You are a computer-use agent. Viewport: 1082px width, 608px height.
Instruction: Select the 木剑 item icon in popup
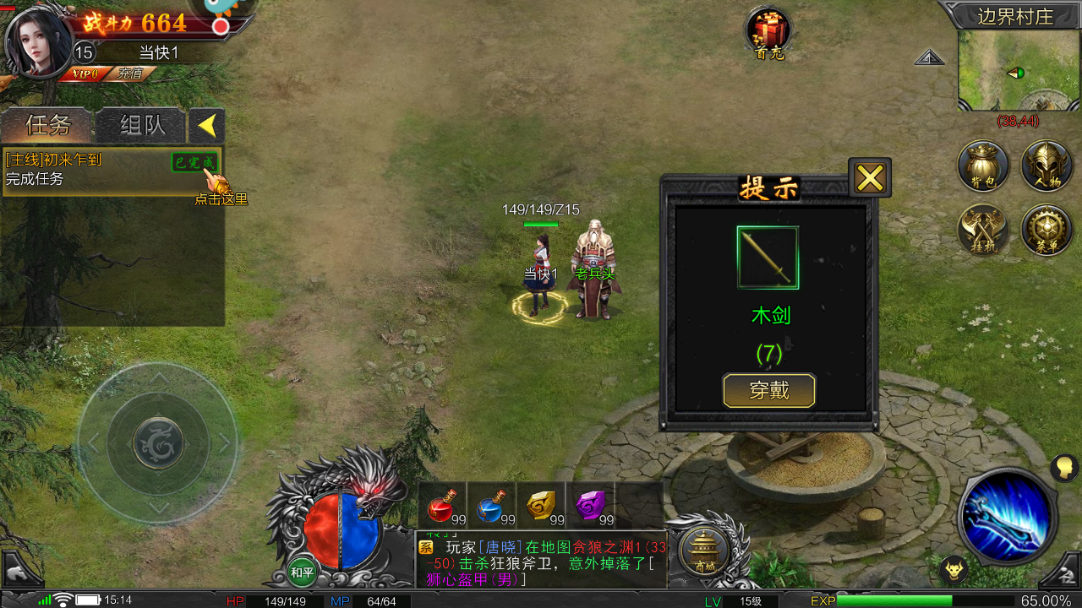(x=768, y=257)
